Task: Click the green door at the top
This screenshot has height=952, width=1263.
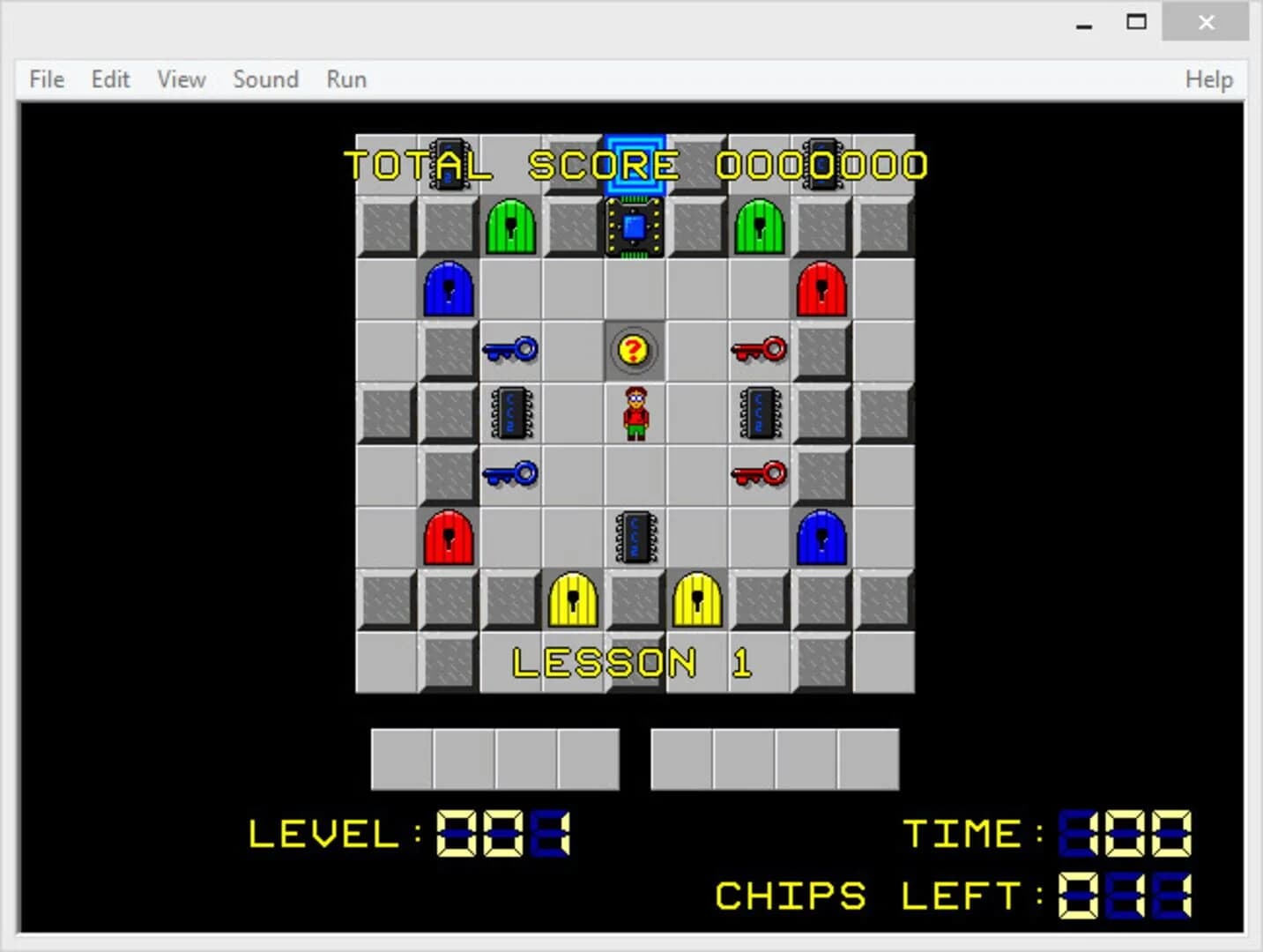Action: tap(510, 227)
